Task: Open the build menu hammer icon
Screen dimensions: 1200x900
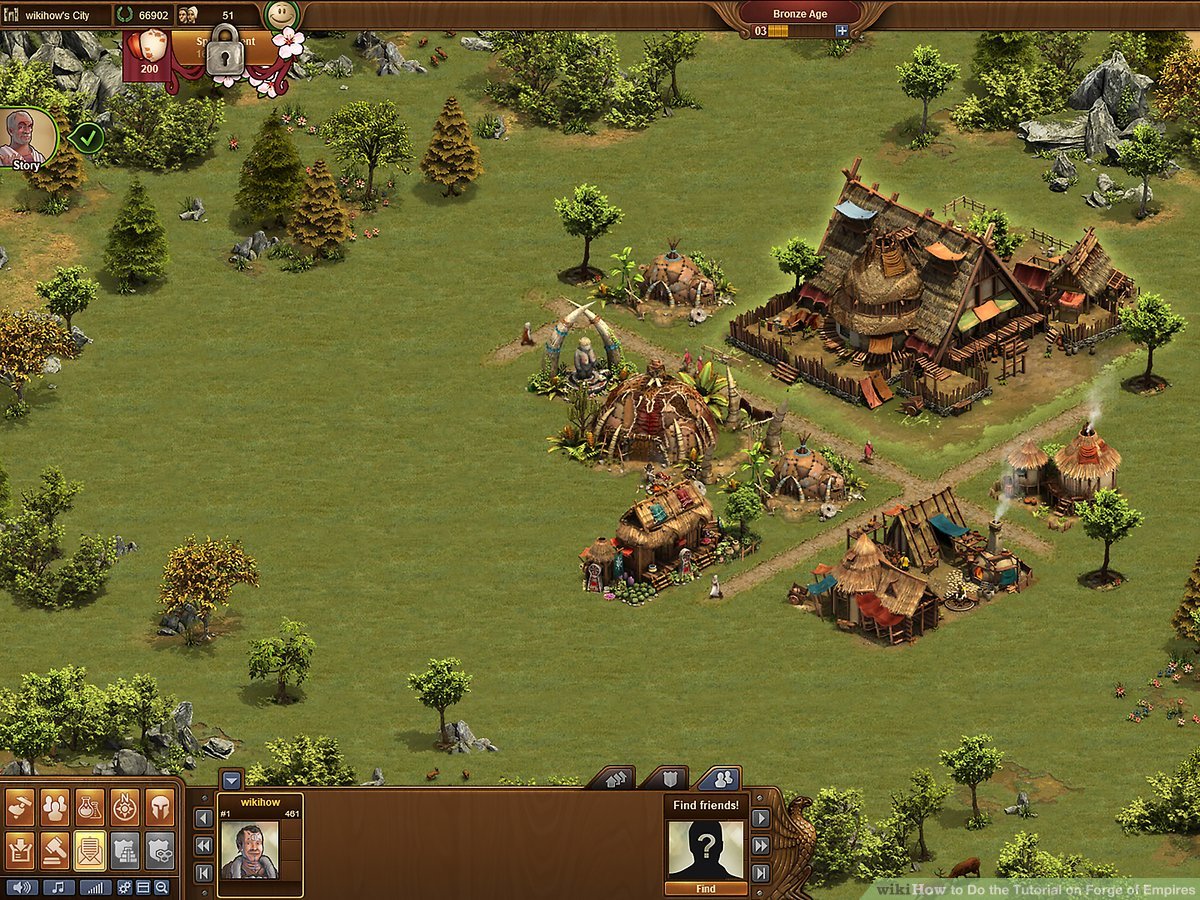Action: coord(21,809)
